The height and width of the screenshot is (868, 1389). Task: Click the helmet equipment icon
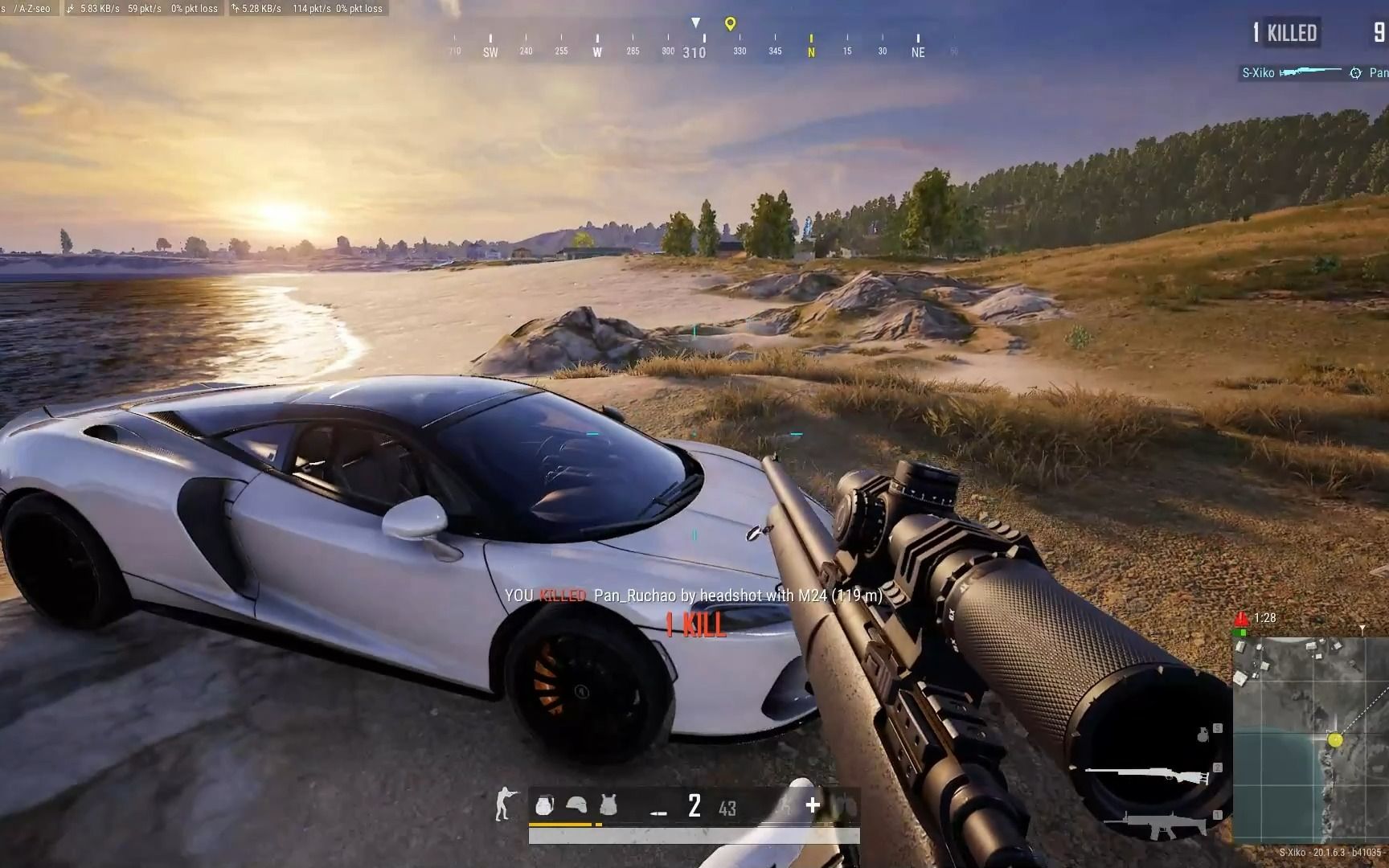[x=576, y=804]
